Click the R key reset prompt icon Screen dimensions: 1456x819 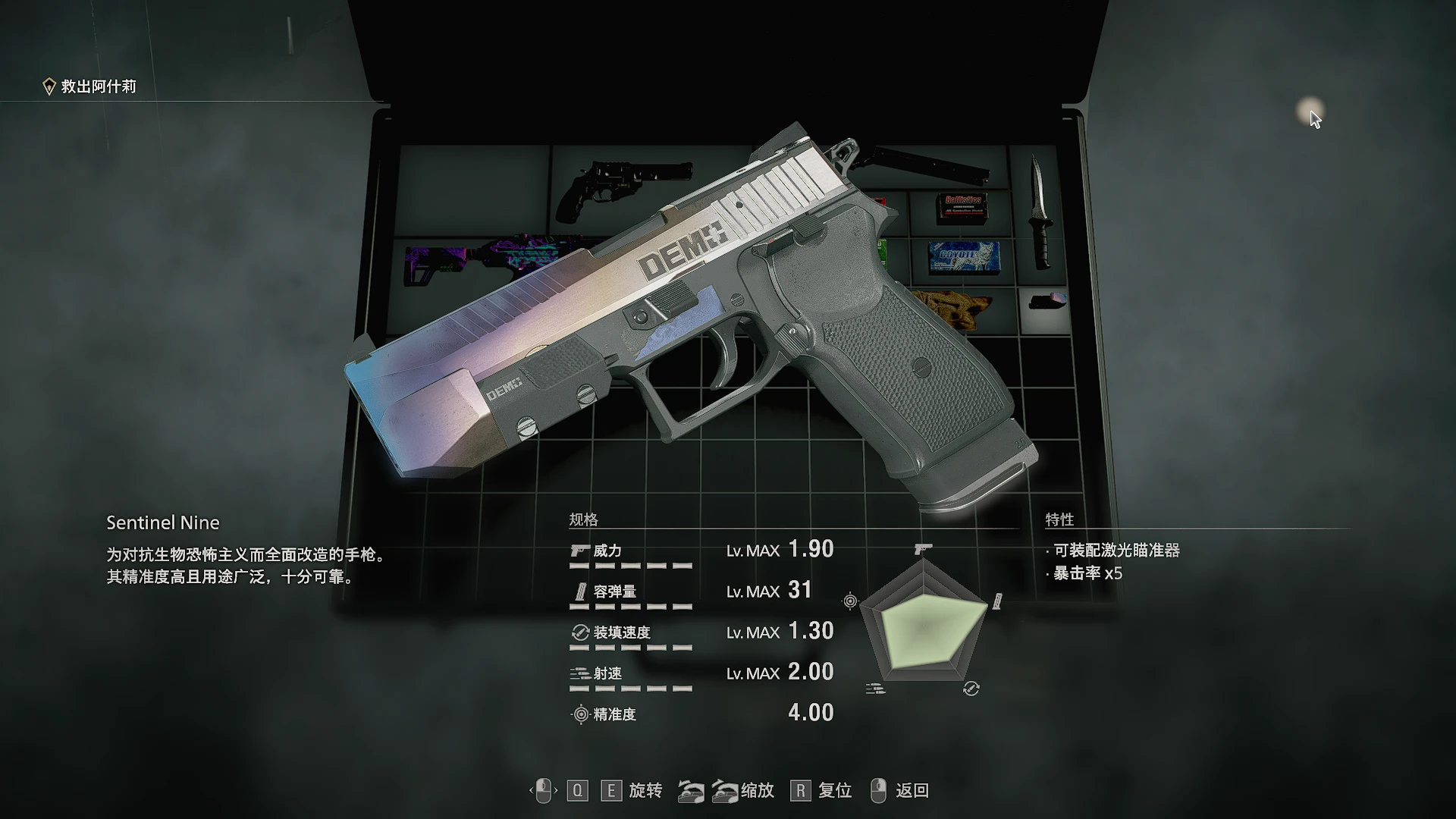coord(800,790)
